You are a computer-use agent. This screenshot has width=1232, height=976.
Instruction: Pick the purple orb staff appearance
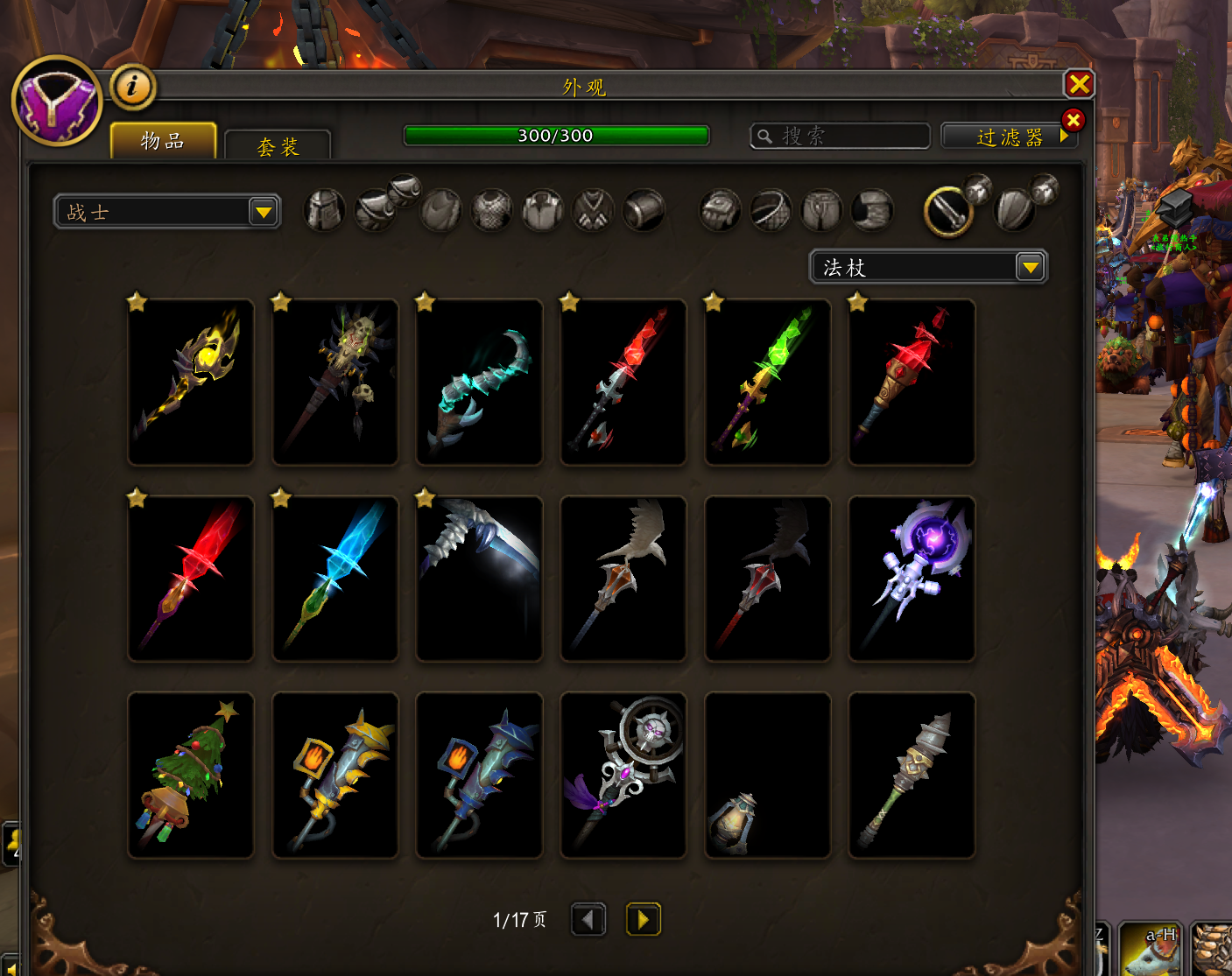(912, 579)
